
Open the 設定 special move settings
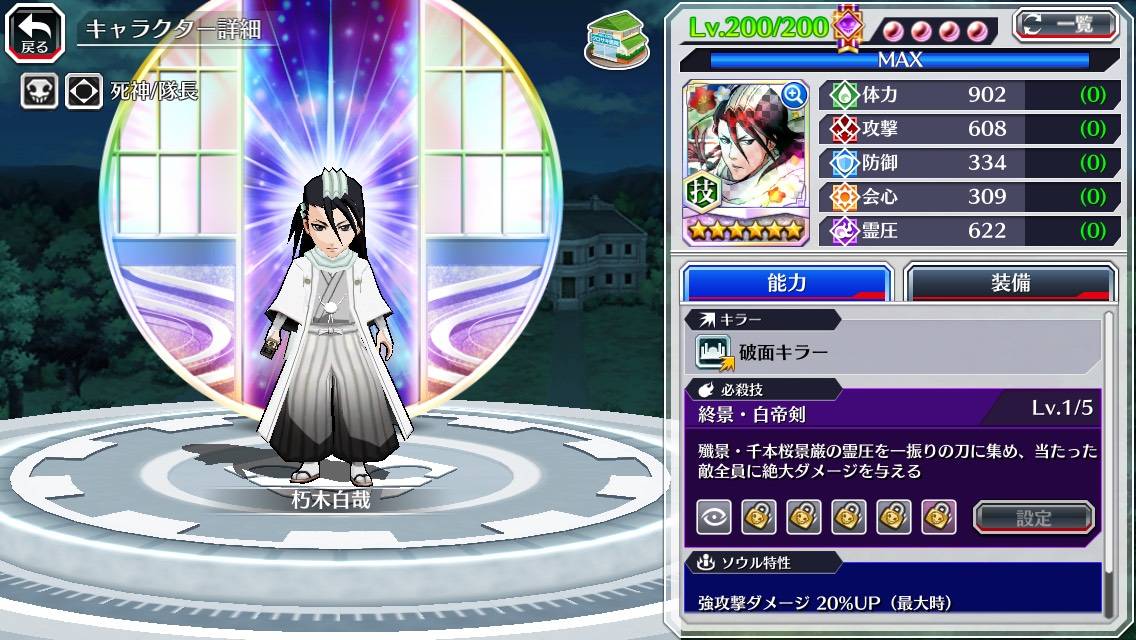(x=1034, y=517)
